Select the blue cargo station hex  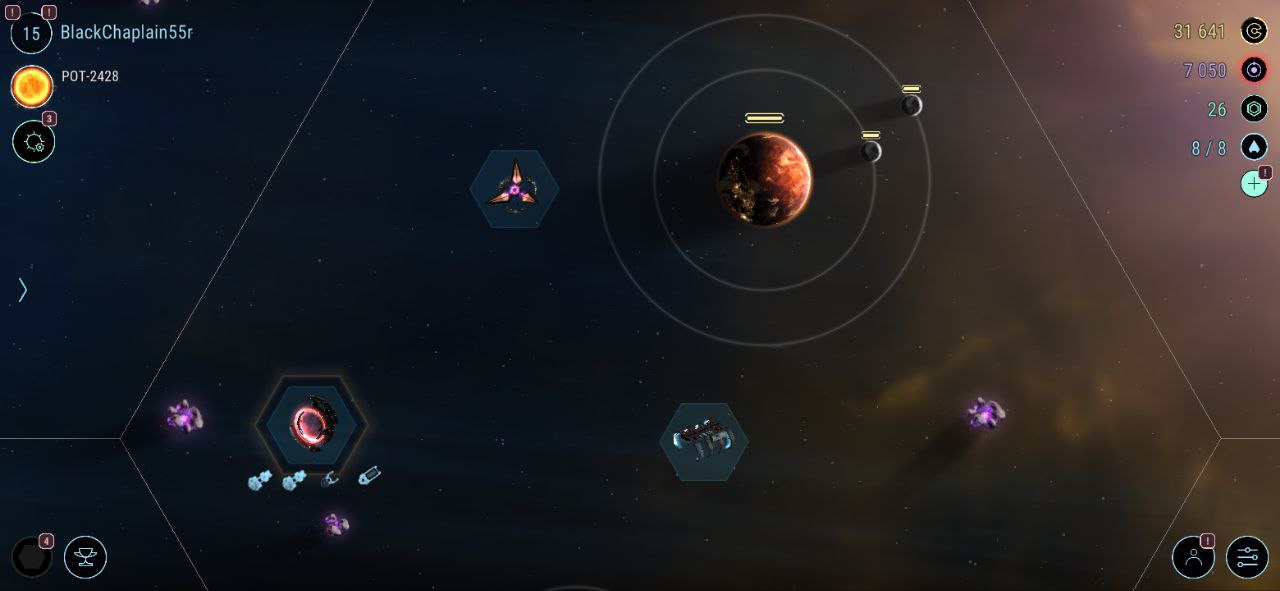704,441
